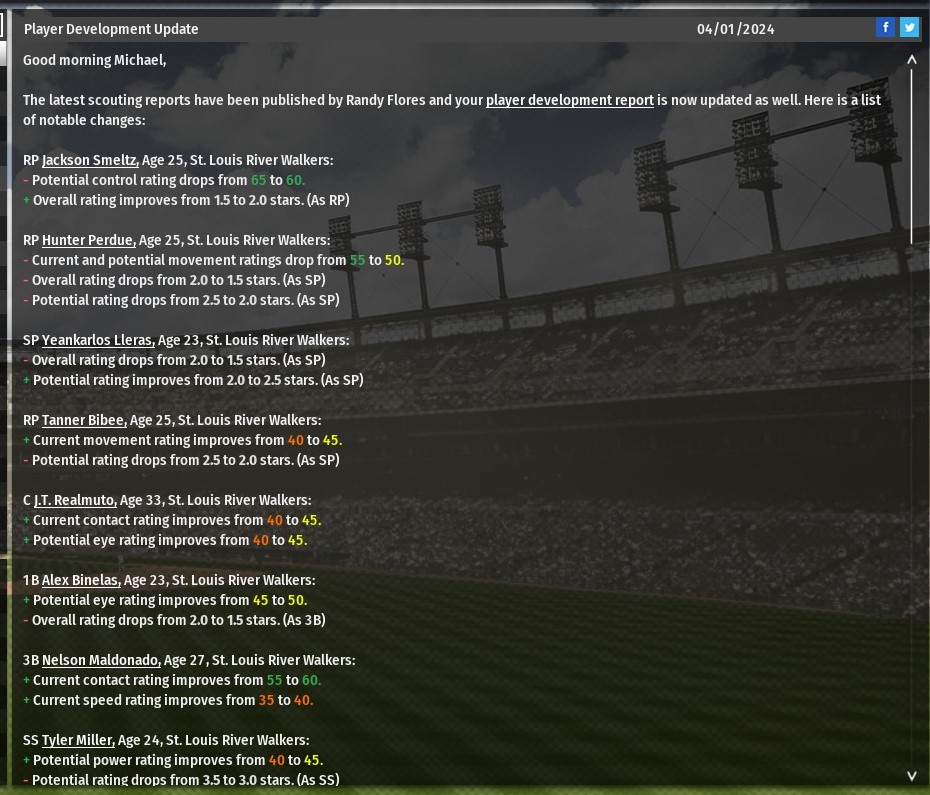This screenshot has width=930, height=795.
Task: Share the update on Facebook
Action: click(885, 28)
